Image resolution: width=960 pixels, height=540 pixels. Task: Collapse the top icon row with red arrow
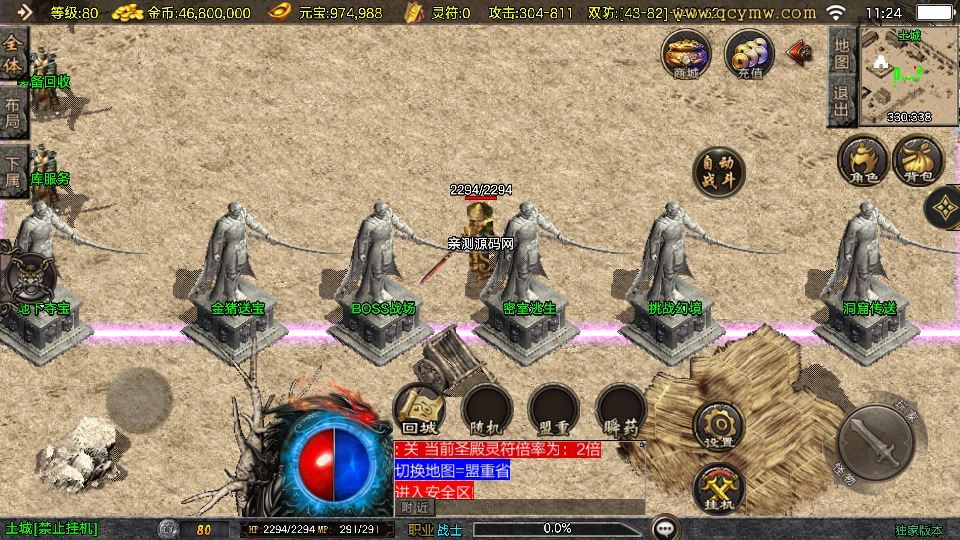pyautogui.click(x=800, y=52)
